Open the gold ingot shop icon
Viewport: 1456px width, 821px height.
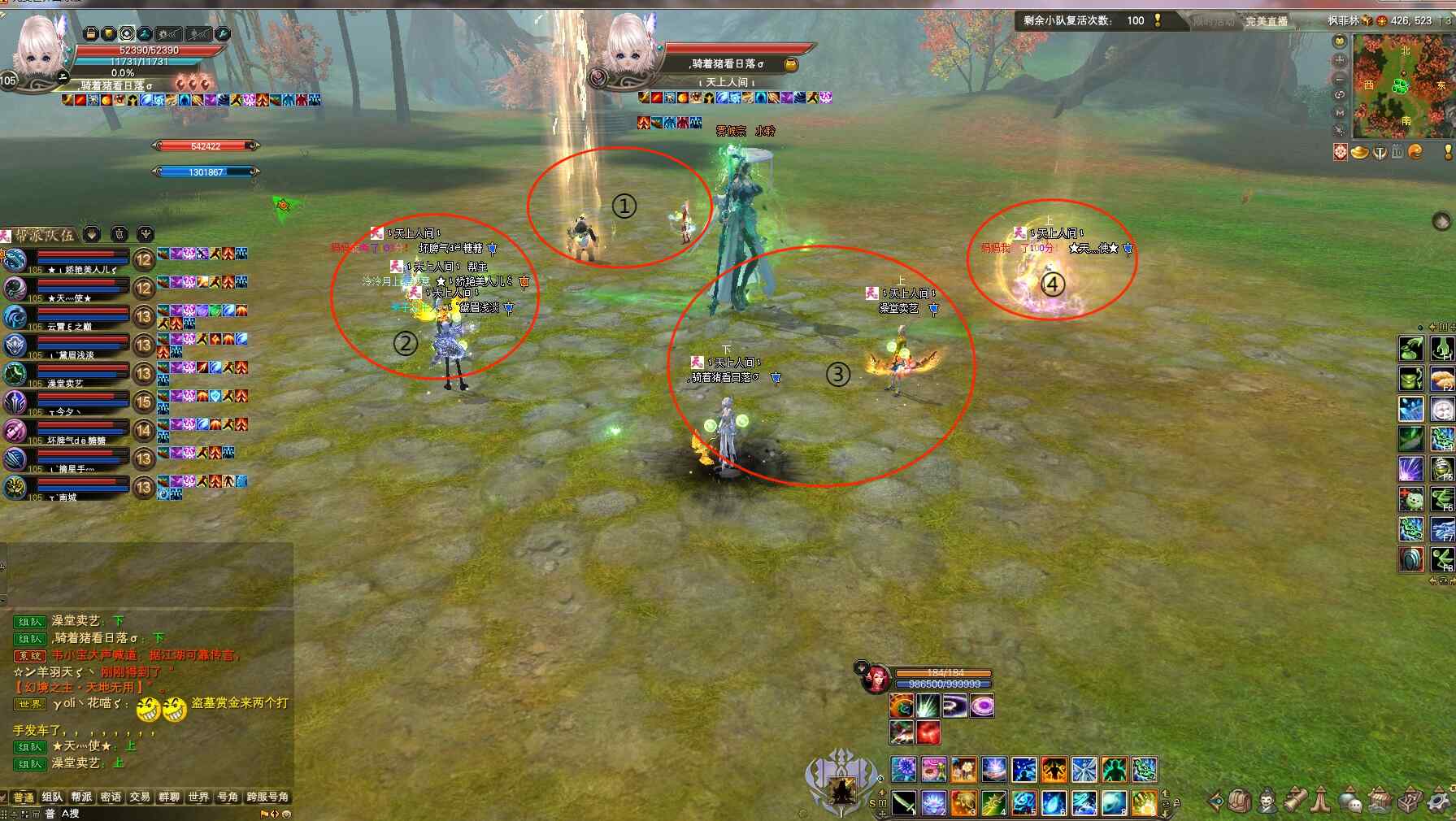tap(1359, 152)
